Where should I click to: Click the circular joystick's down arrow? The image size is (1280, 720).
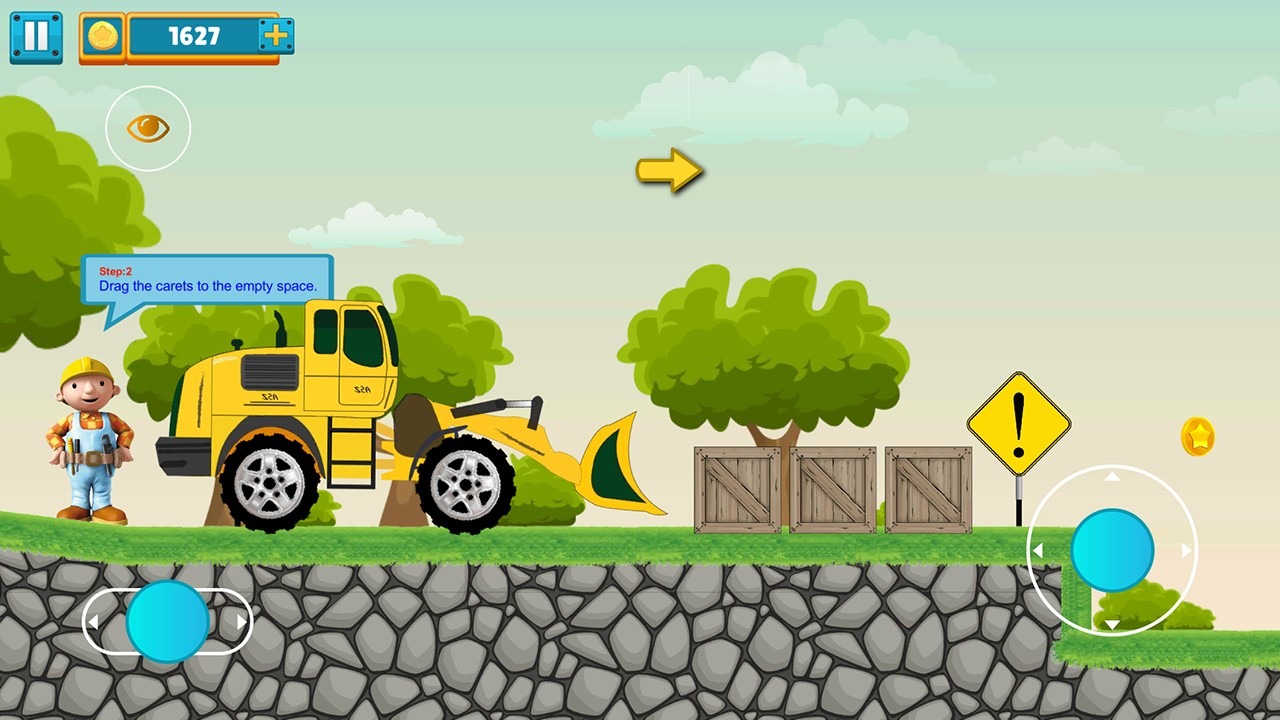(x=1112, y=625)
